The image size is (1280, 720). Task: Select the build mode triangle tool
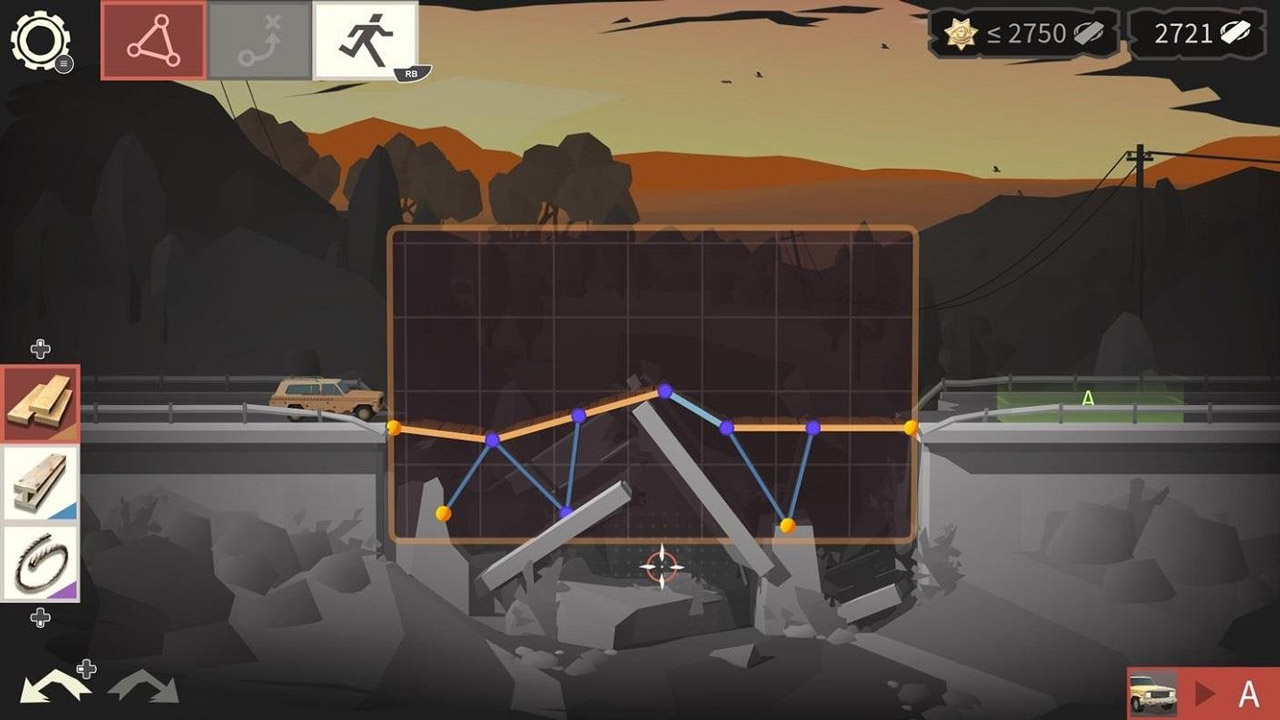pos(153,41)
